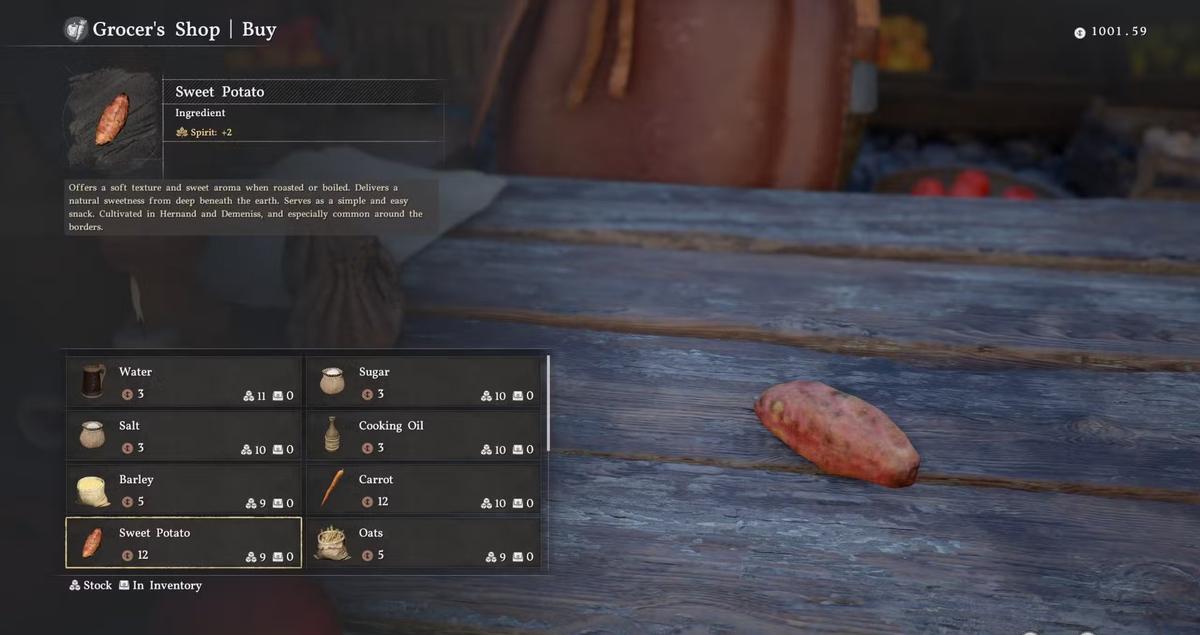Select the Cooking Oil entry
Screen dimensions: 1200x635
(423, 436)
